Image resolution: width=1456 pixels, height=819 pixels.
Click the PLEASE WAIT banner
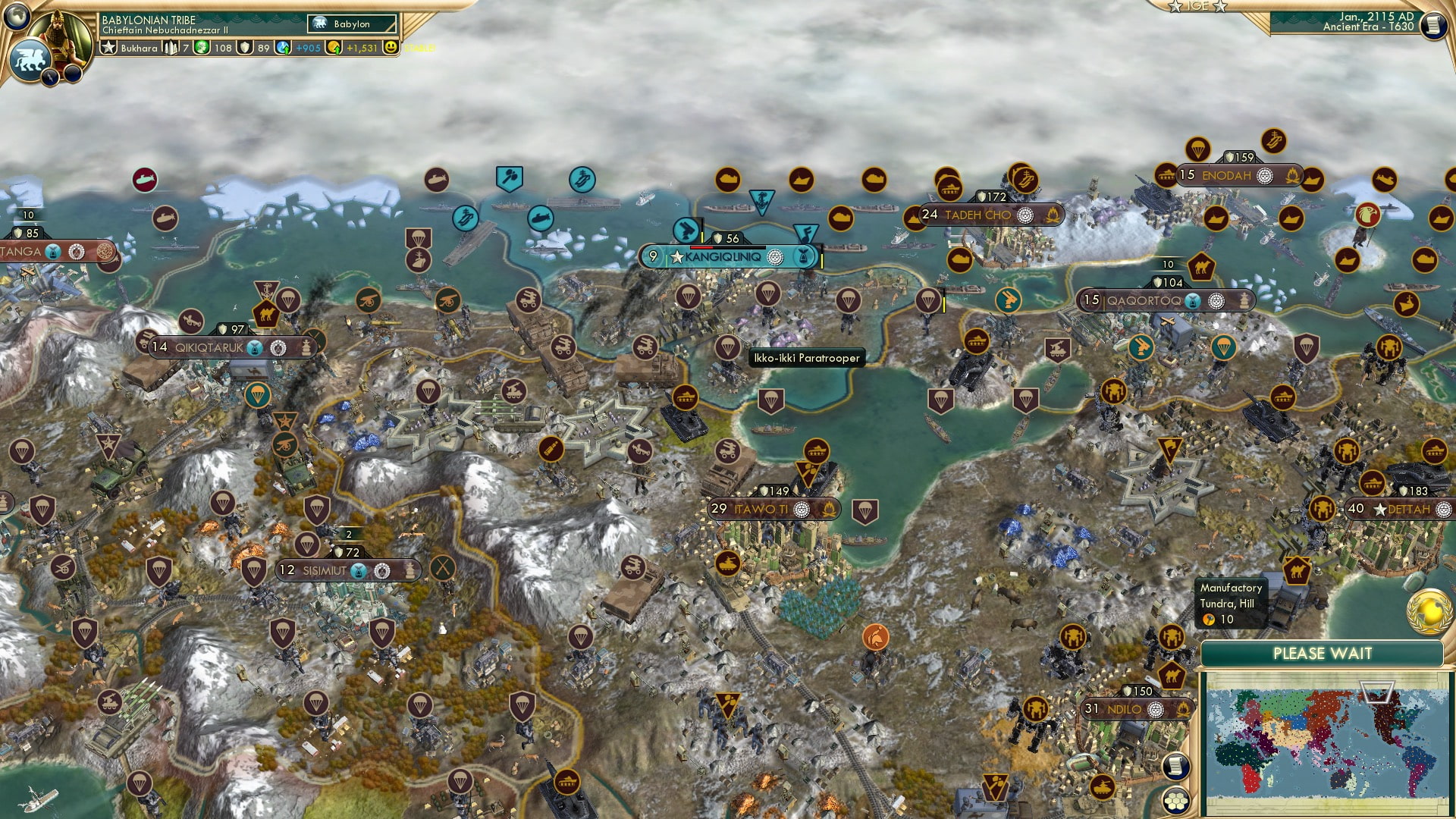pyautogui.click(x=1325, y=652)
